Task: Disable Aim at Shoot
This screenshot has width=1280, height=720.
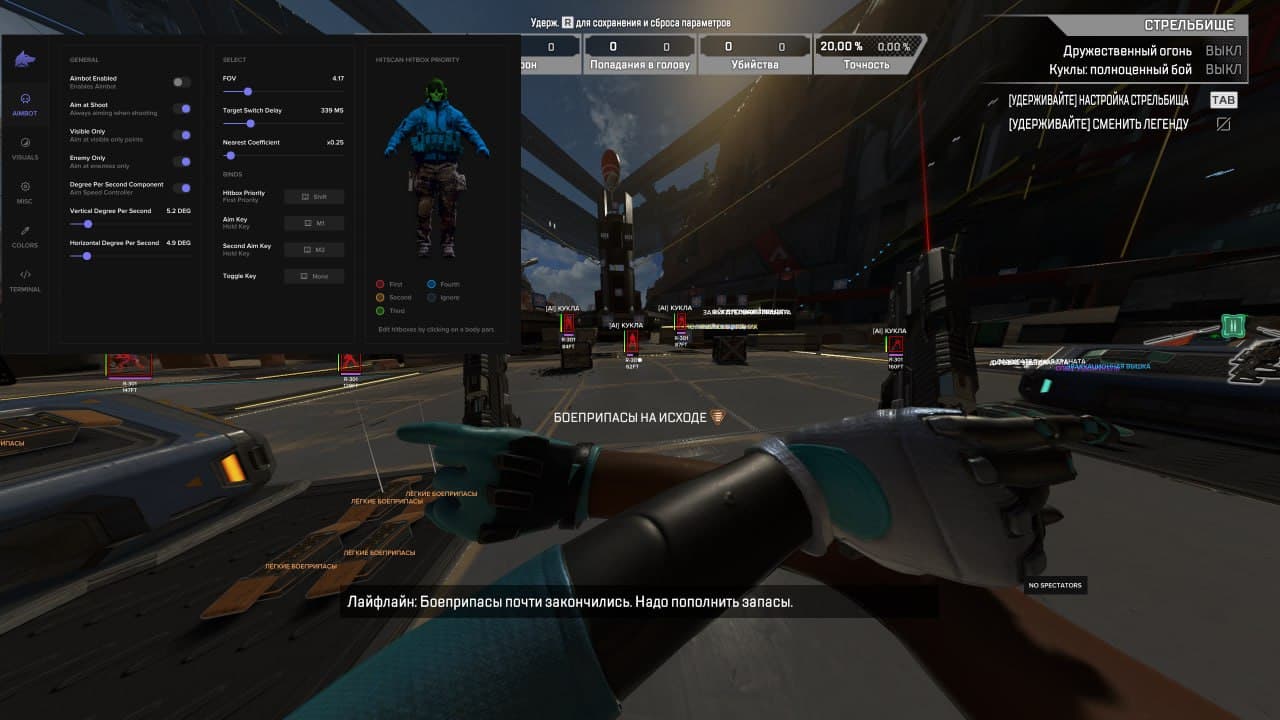Action: [182, 110]
